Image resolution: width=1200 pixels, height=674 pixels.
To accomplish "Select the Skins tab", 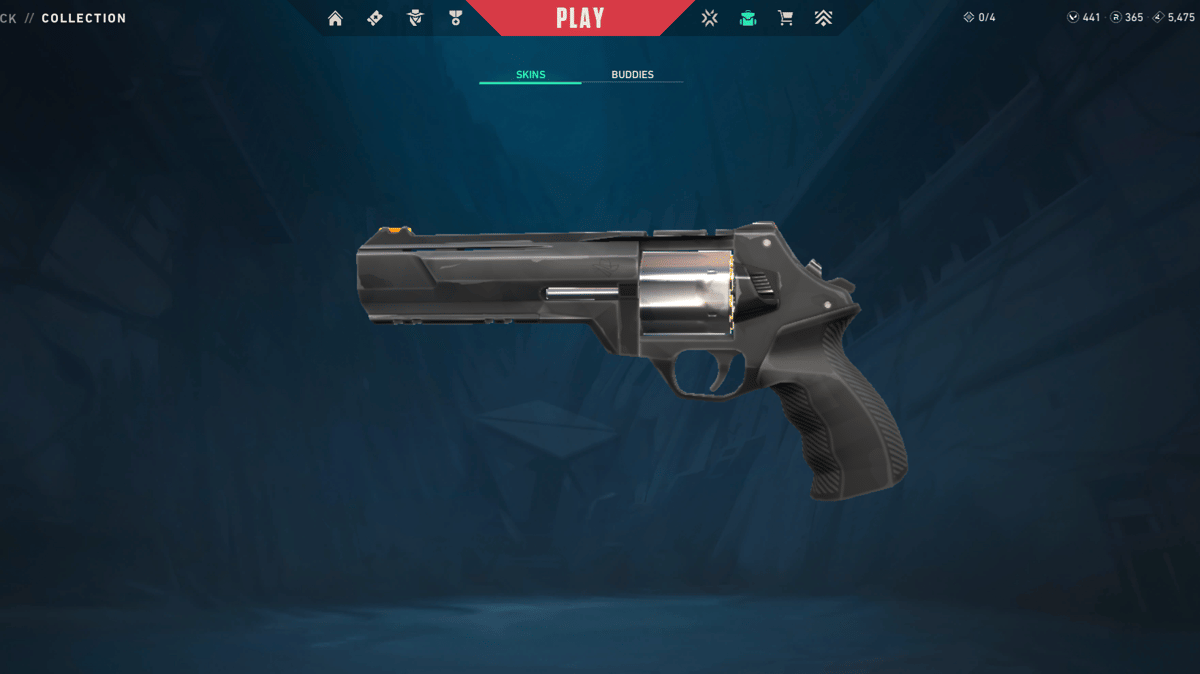I will 530,75.
